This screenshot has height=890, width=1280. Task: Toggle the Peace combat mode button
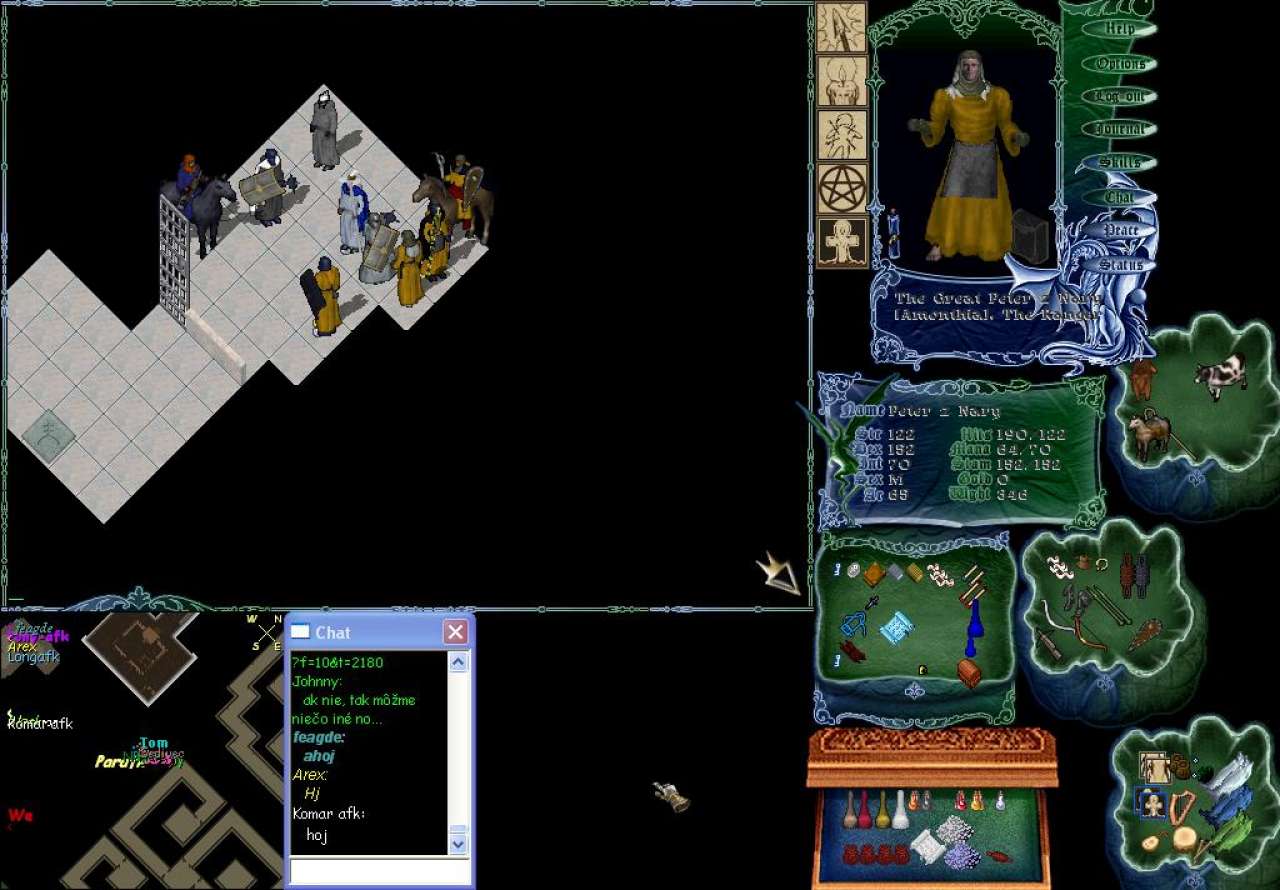point(1121,231)
